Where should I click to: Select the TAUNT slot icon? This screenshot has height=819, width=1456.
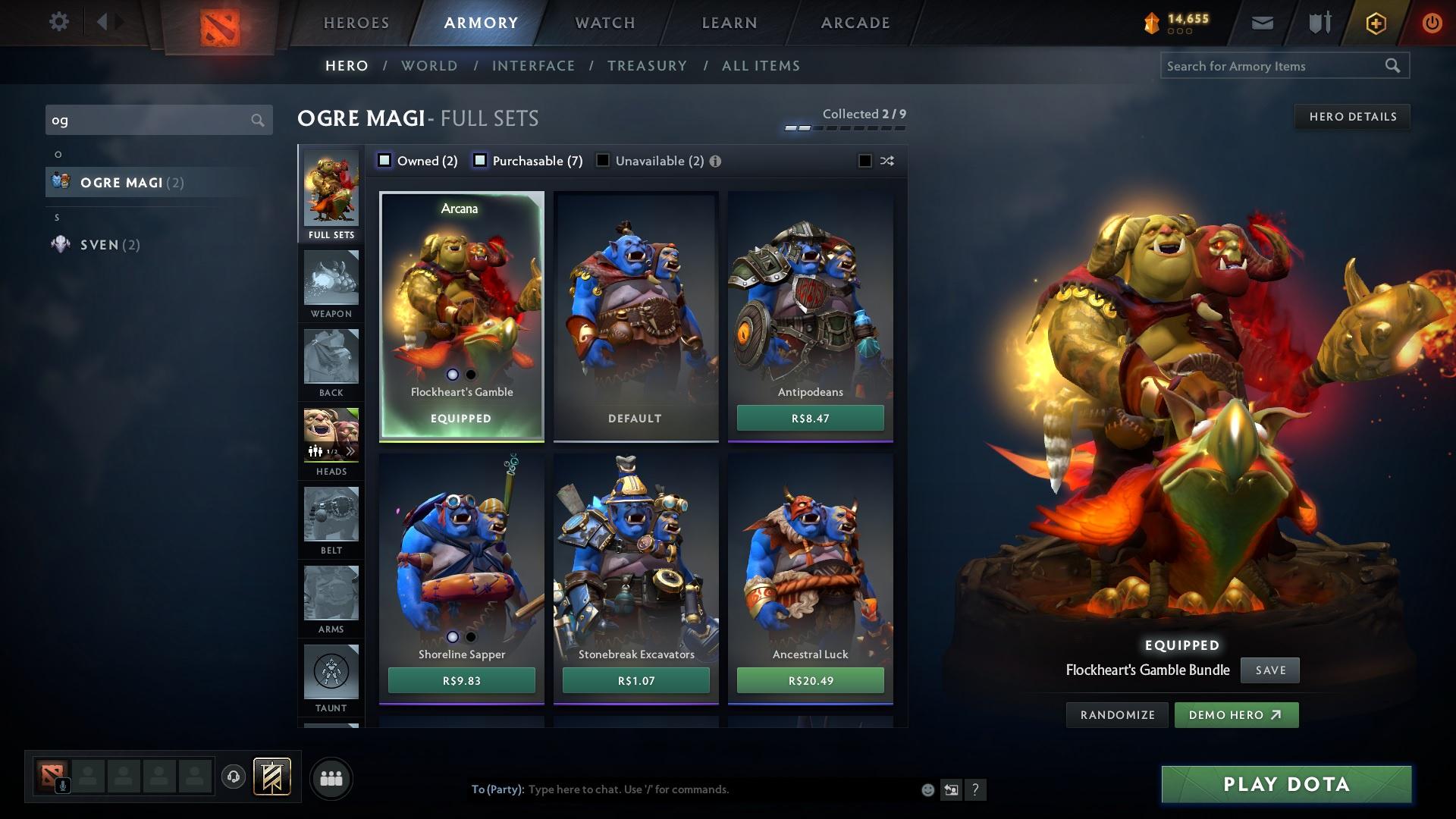point(331,671)
